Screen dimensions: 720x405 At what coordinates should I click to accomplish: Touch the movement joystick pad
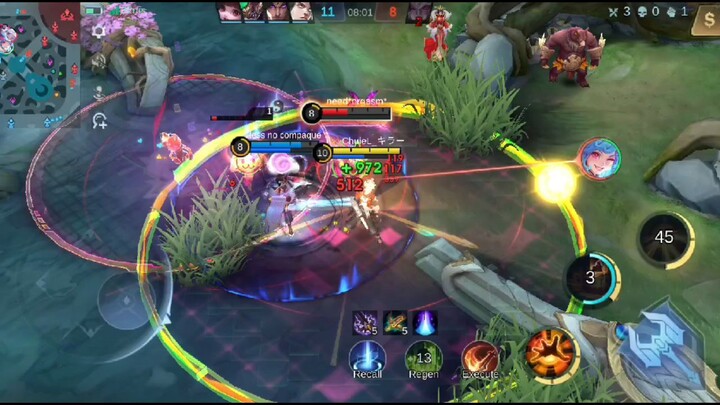point(123,300)
